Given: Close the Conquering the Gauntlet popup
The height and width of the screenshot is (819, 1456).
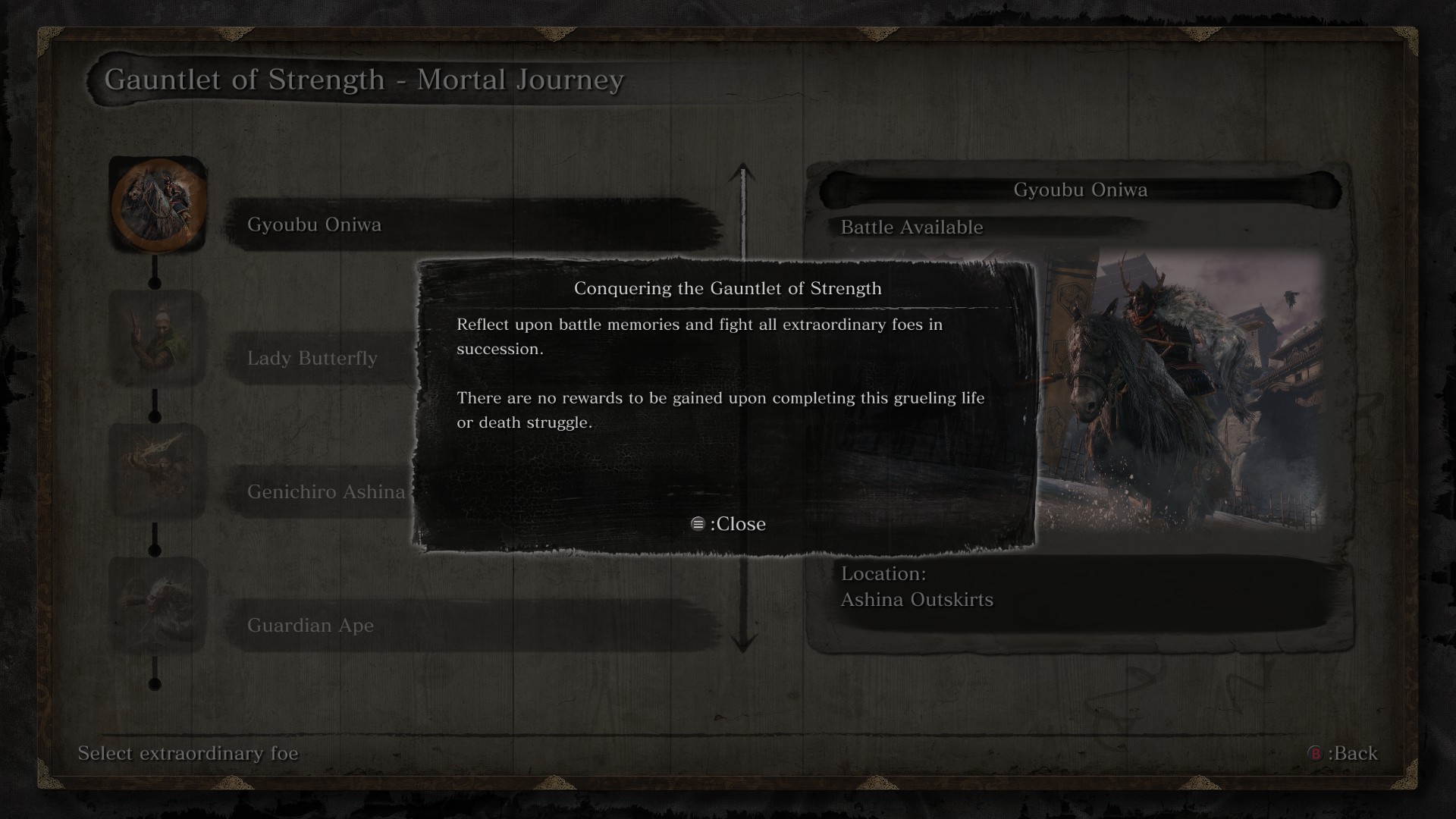Looking at the screenshot, I should click(x=728, y=524).
